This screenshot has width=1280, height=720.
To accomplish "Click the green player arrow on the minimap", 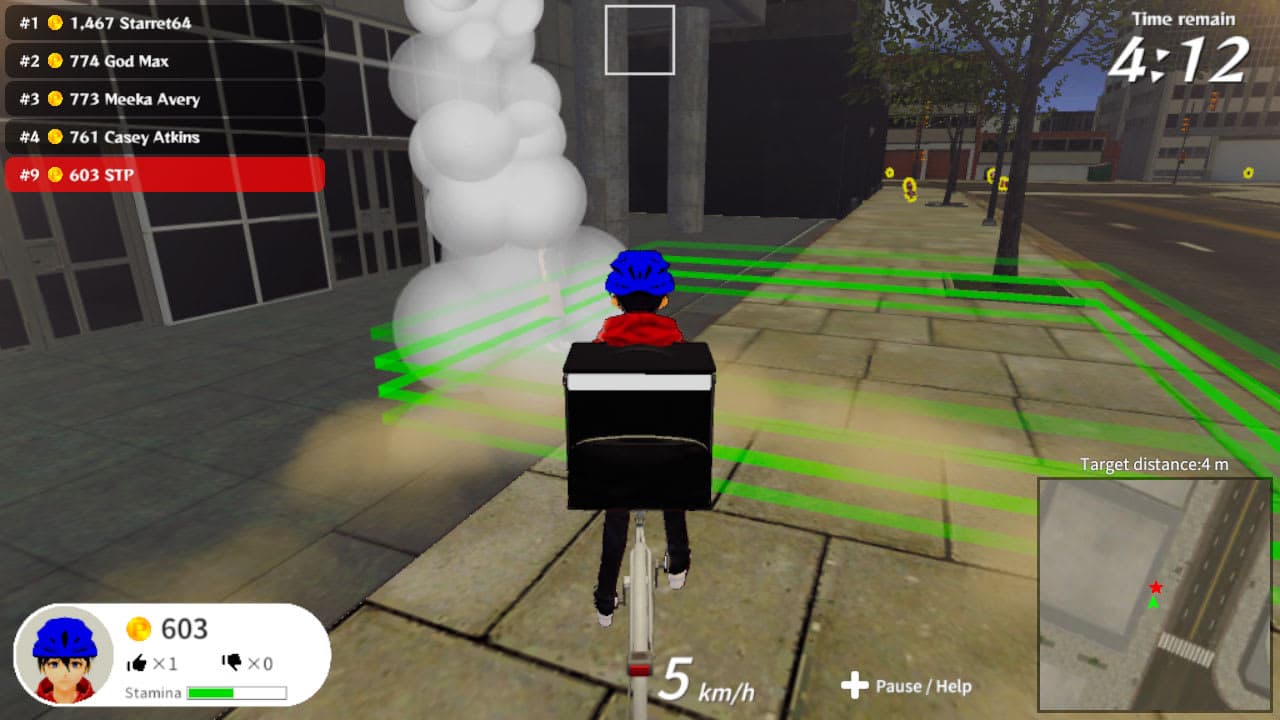I will click(1152, 604).
